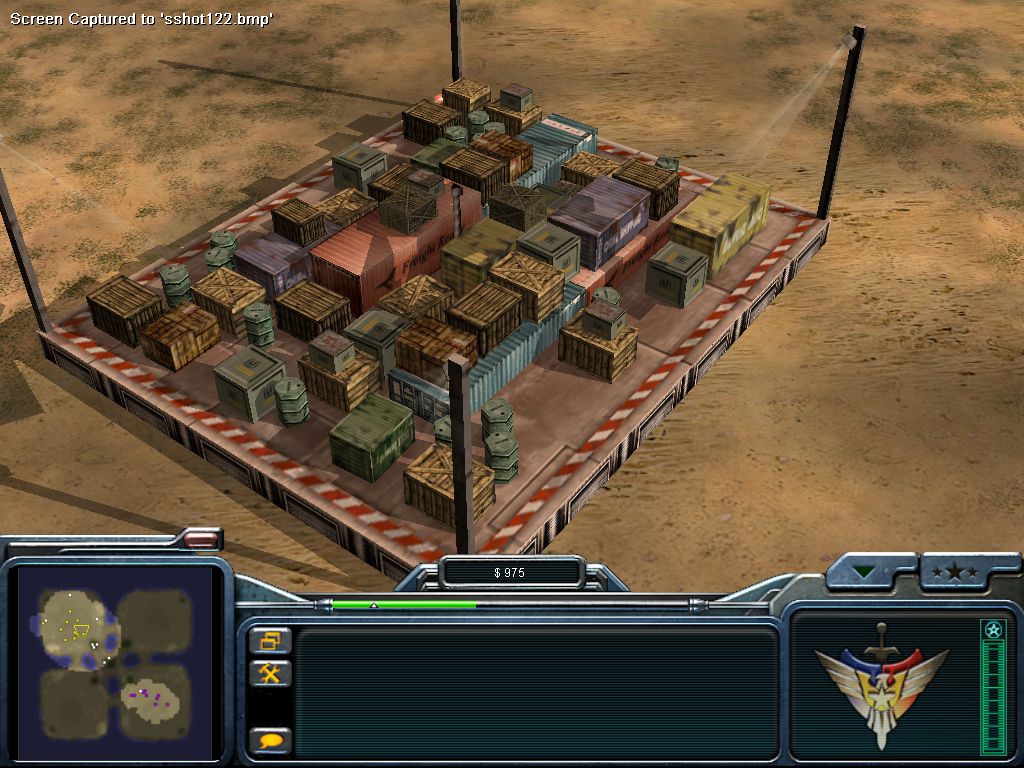Open the options menu with the overlapping-windows button
Viewport: 1024px width, 768px height.
click(270, 640)
